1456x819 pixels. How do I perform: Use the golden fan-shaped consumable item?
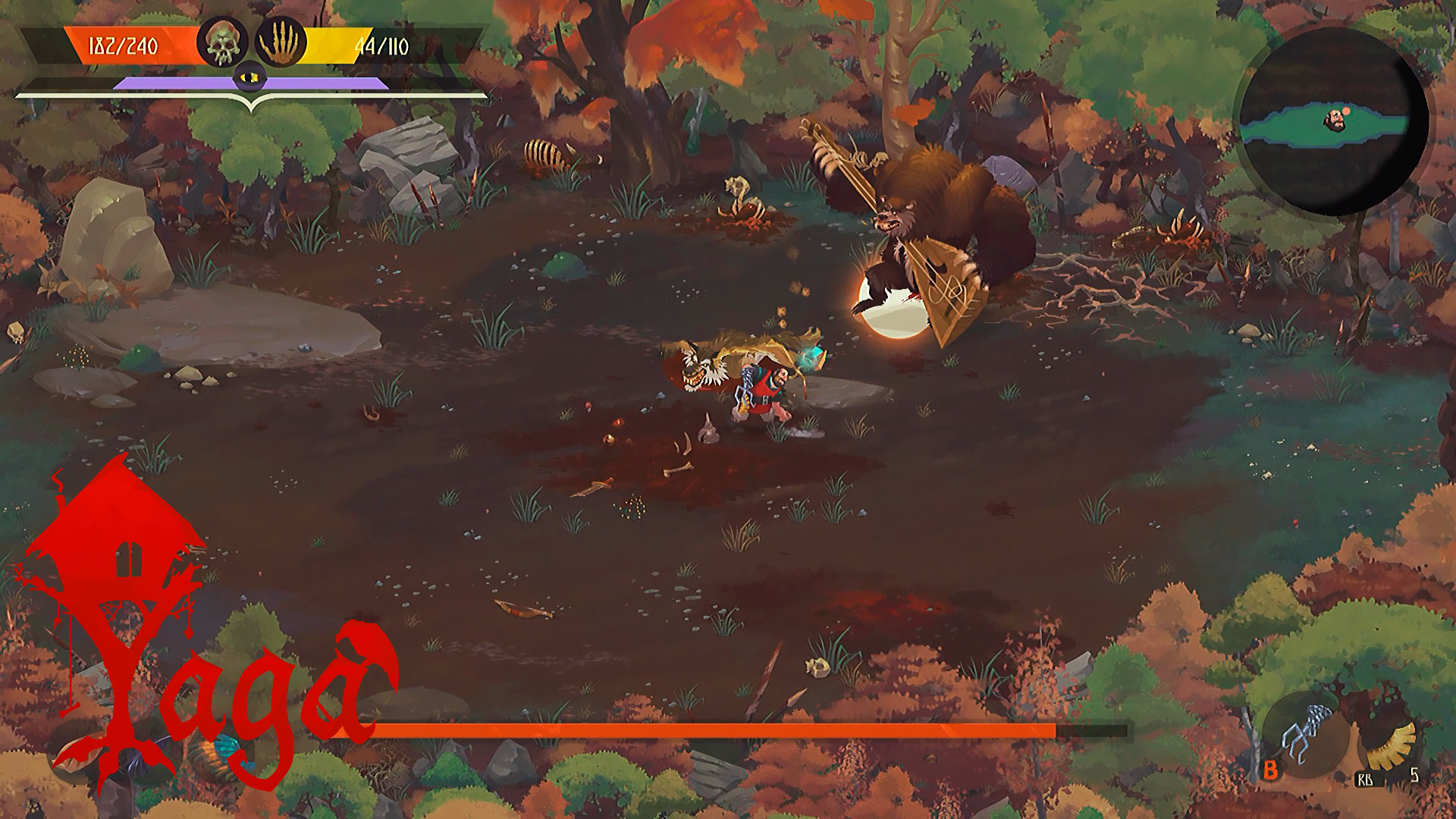coord(1392,745)
